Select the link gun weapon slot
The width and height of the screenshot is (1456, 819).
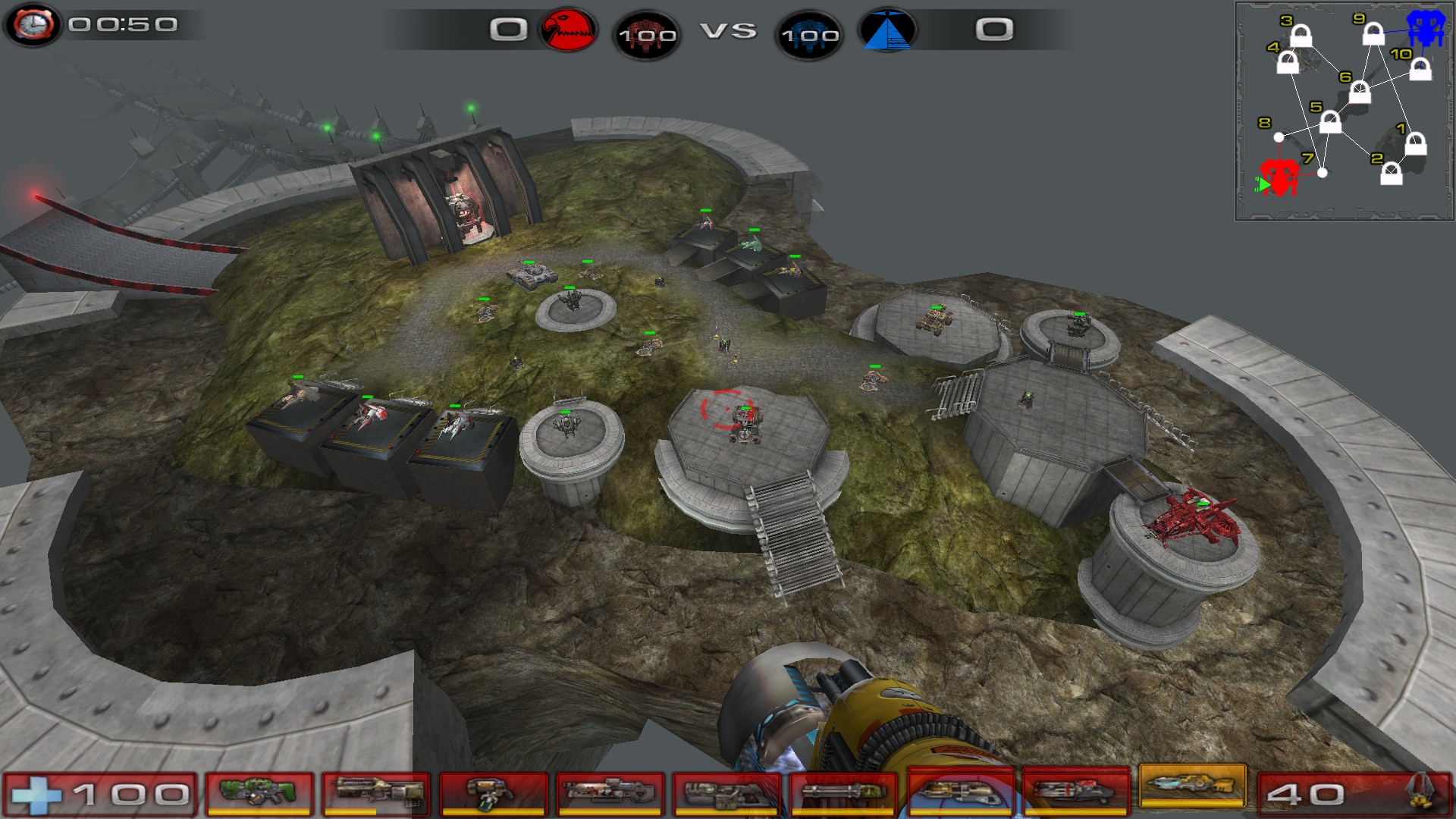coord(726,792)
